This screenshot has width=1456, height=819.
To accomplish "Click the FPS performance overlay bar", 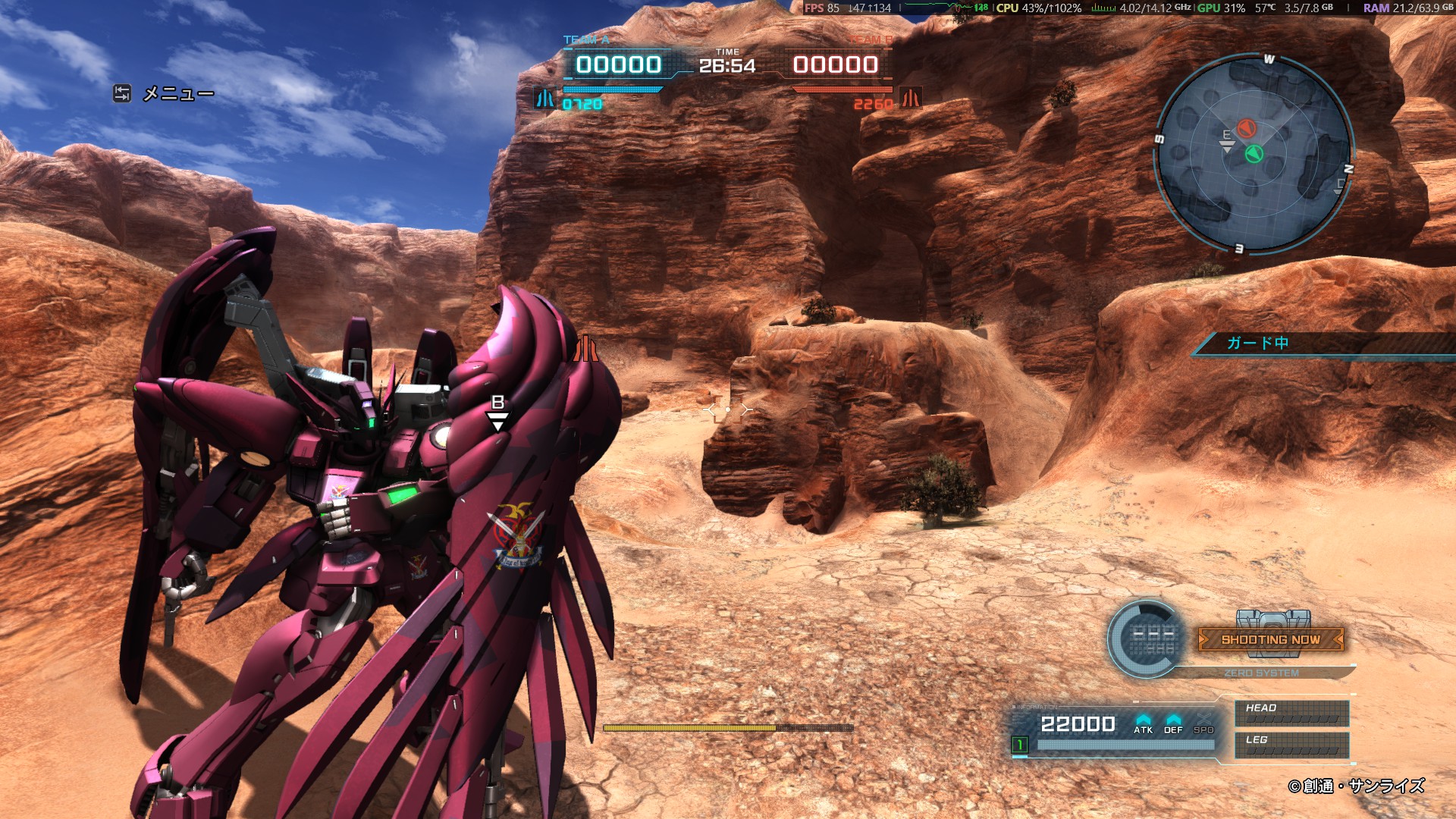I will 1128,8.
